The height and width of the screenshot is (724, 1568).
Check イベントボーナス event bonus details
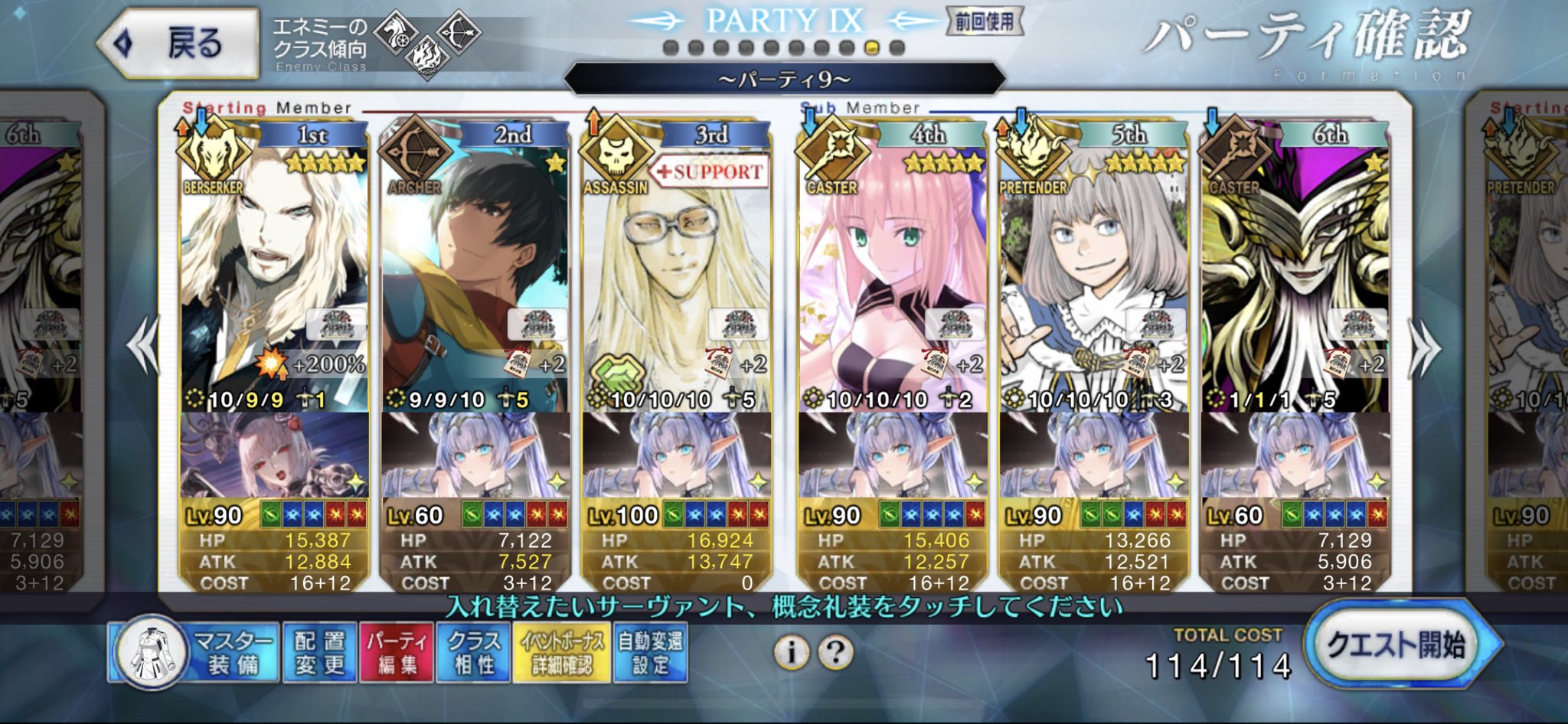tap(562, 653)
